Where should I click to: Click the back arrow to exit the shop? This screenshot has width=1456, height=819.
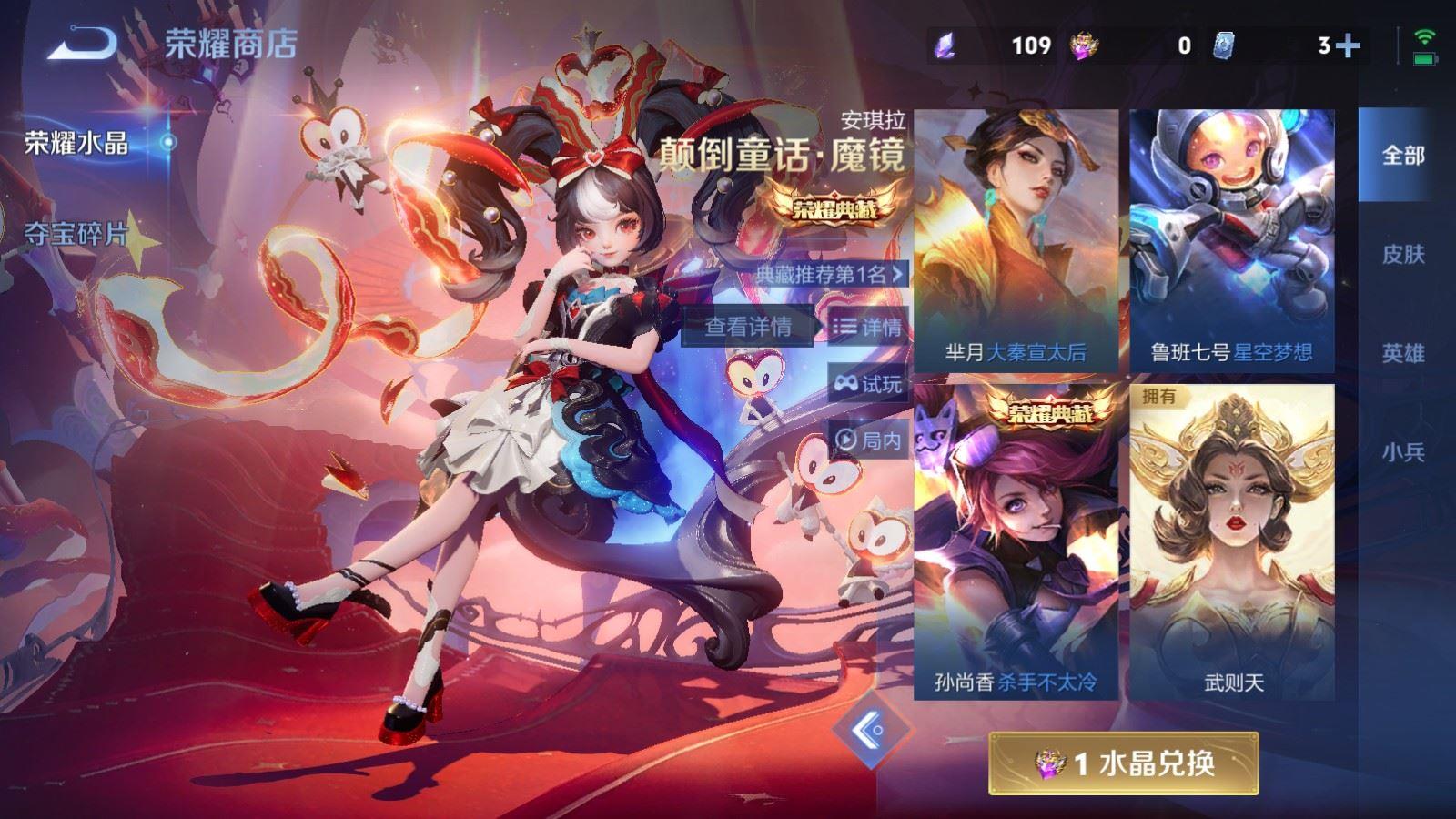pyautogui.click(x=80, y=41)
